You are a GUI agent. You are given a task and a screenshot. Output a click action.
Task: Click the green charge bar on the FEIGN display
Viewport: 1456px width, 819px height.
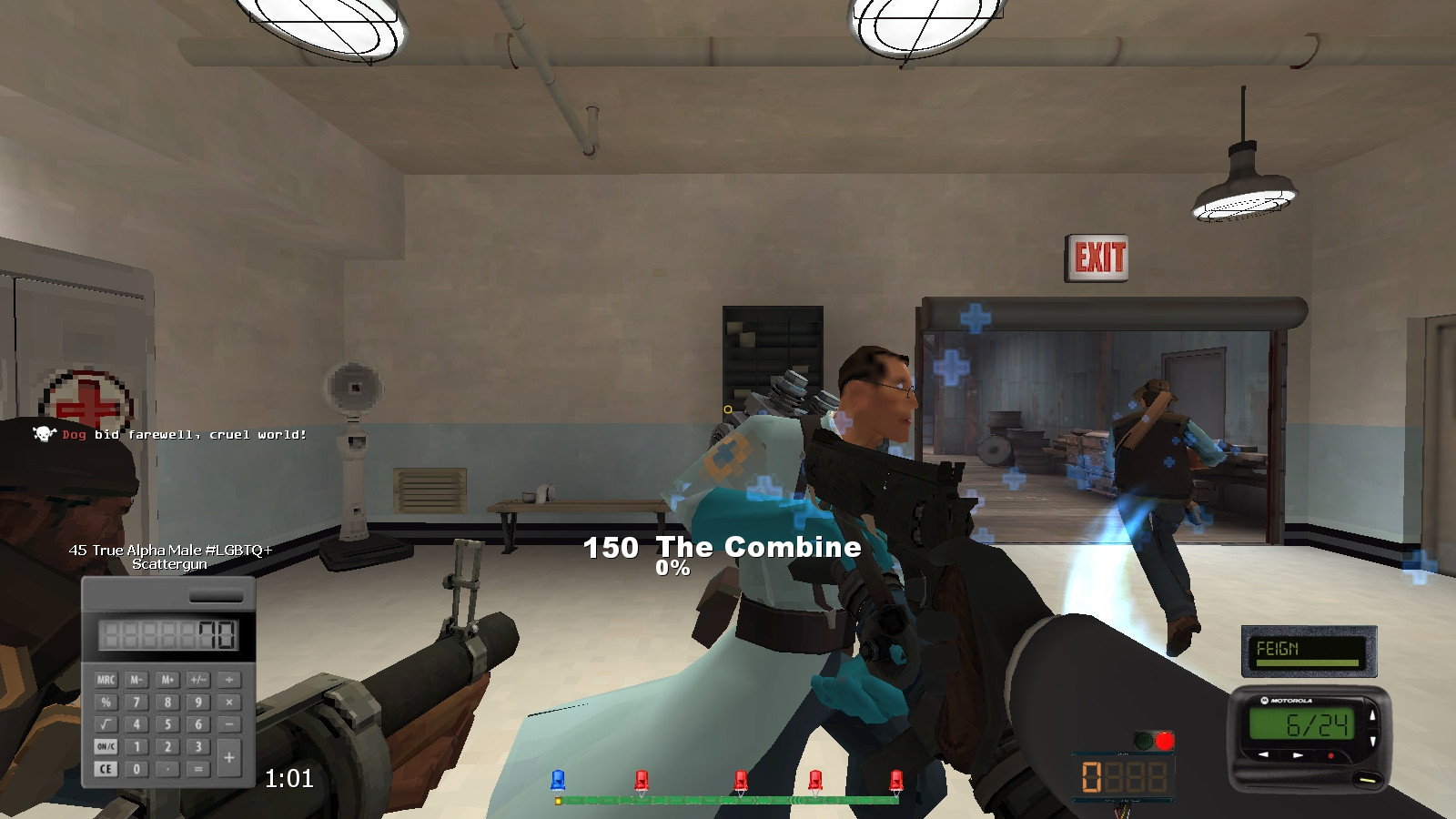click(1308, 662)
